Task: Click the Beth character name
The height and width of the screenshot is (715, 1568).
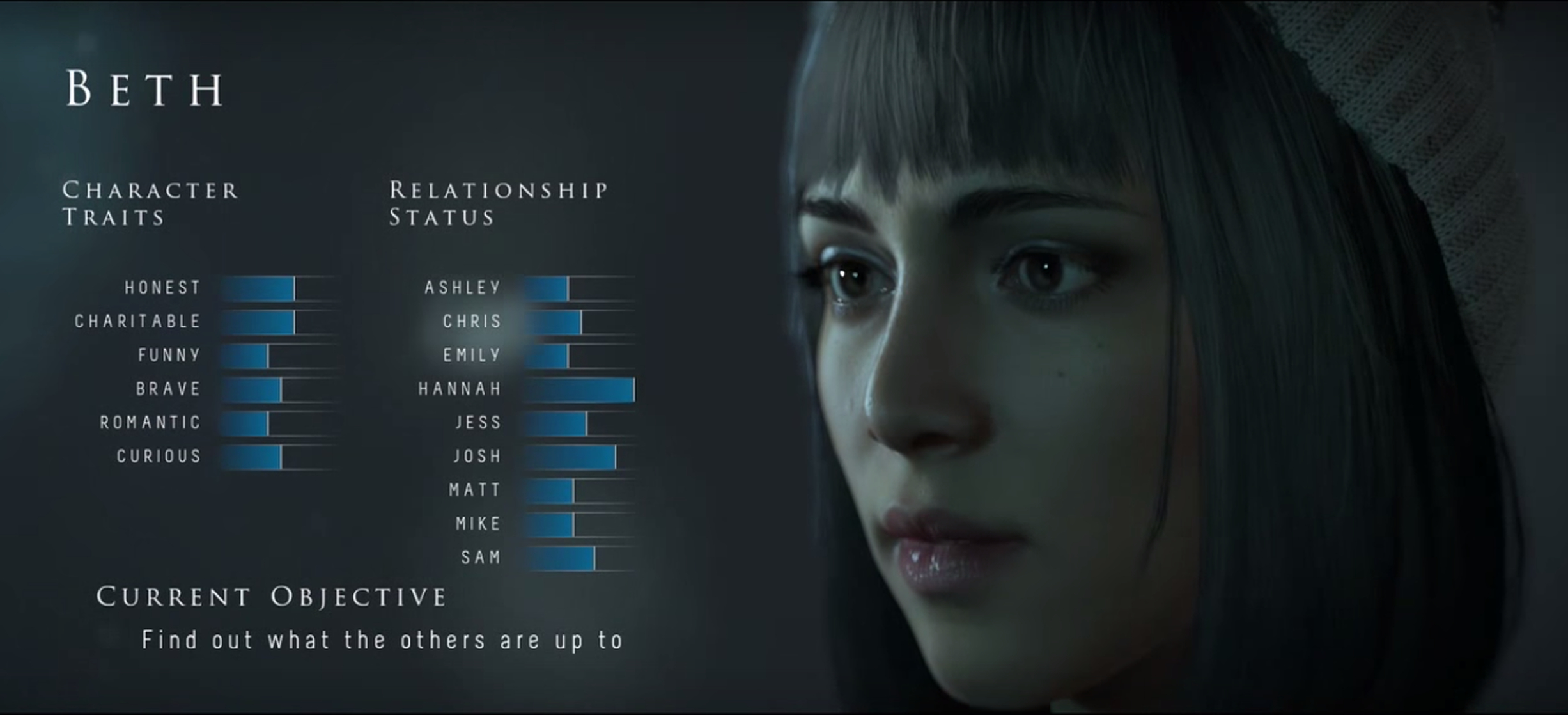Action: point(146,86)
